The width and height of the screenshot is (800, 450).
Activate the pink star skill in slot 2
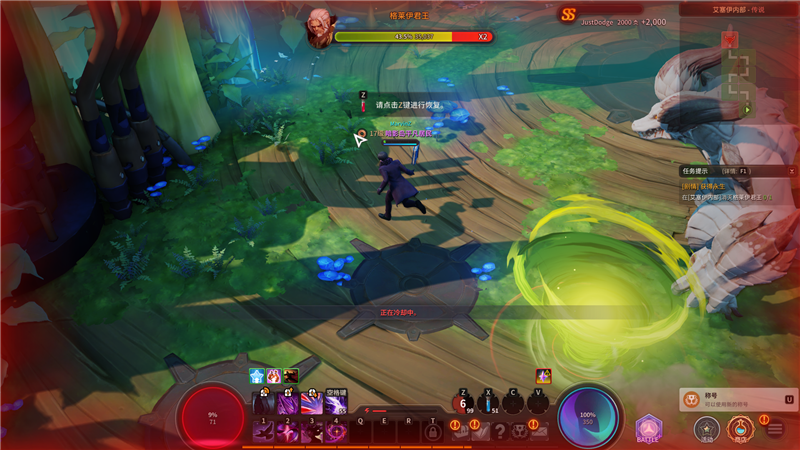288,430
